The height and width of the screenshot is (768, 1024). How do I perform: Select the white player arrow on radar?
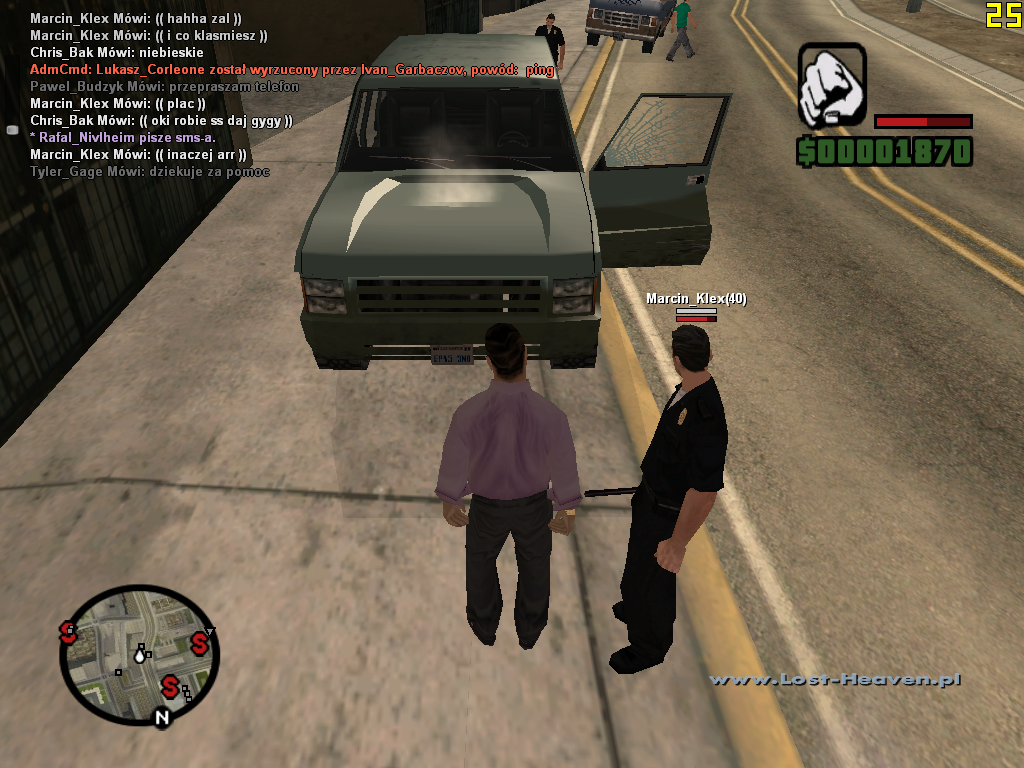point(141,655)
